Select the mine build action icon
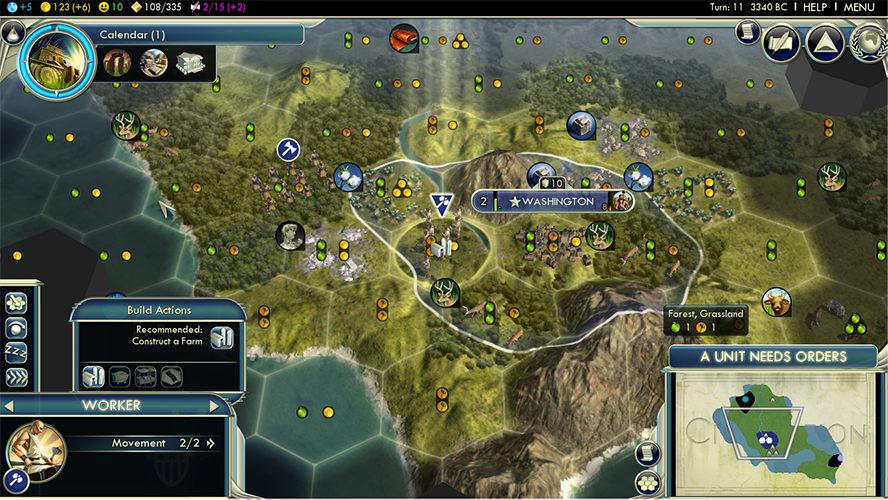888x500 pixels. click(x=120, y=376)
